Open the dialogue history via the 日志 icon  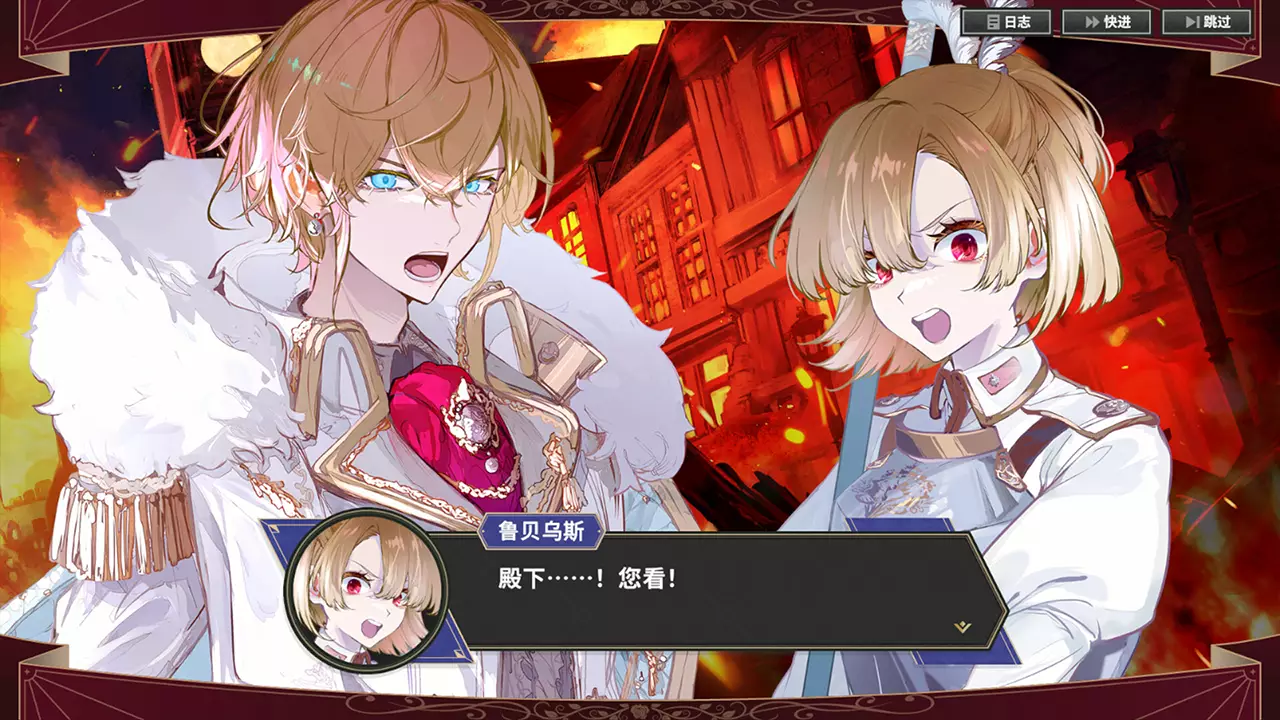pos(994,22)
